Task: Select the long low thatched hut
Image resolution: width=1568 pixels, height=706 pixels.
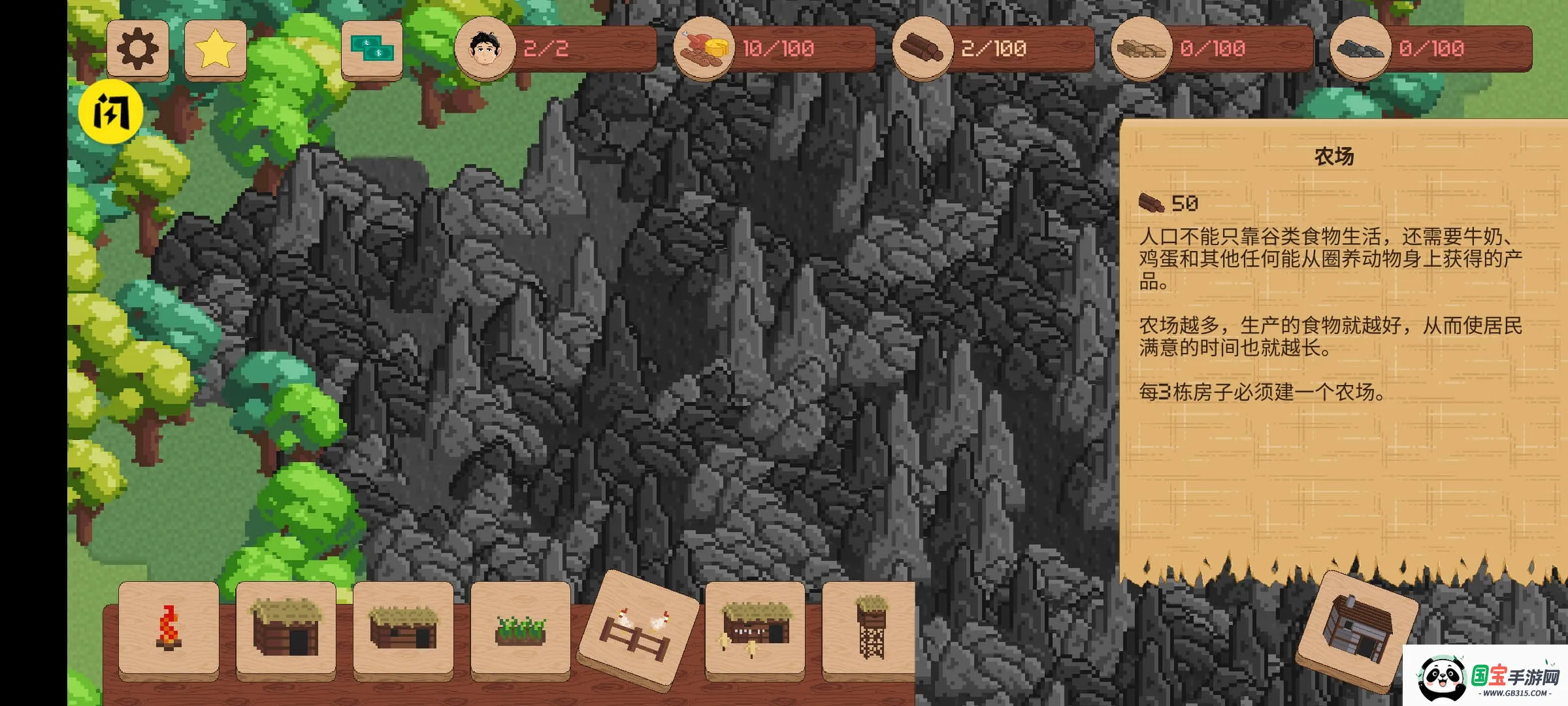Action: coord(403,629)
